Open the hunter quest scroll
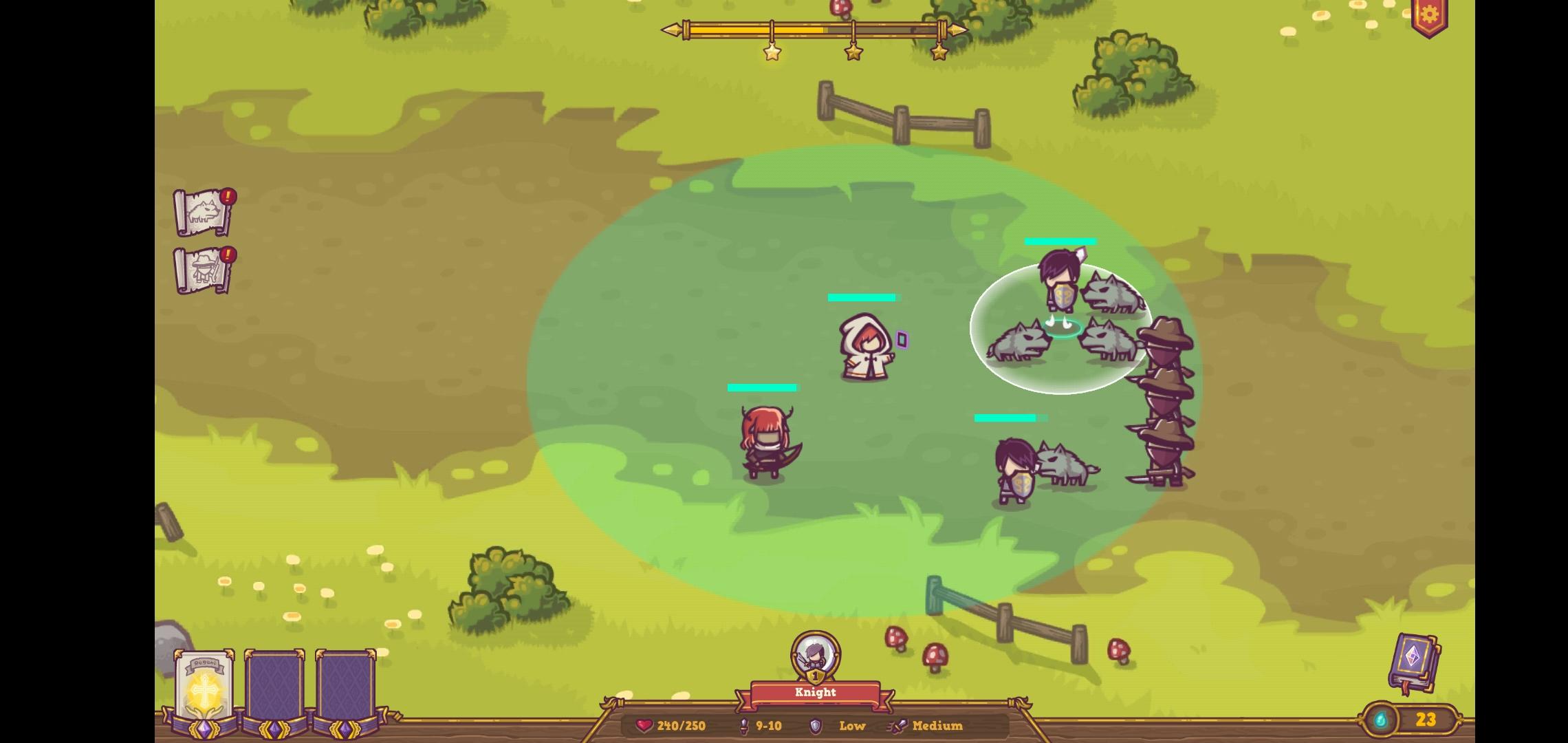Viewport: 1568px width, 743px height. pos(204,268)
